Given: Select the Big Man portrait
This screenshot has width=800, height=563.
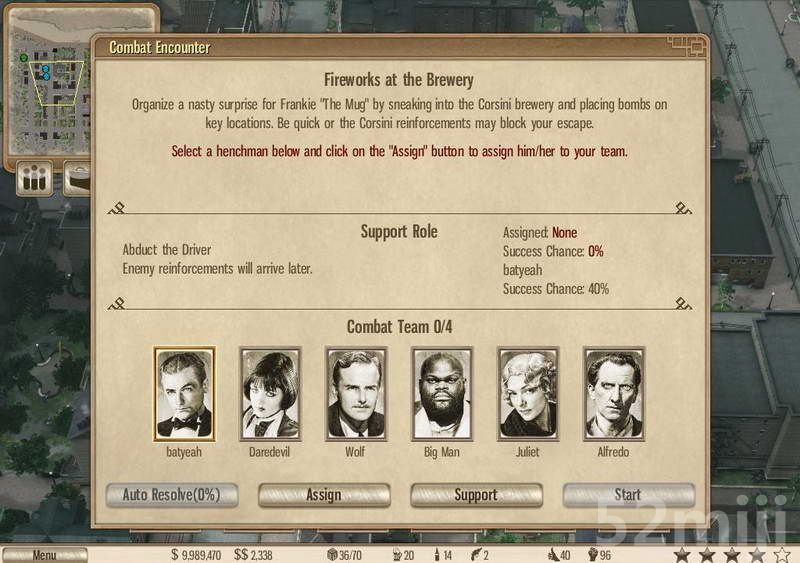Looking at the screenshot, I should [x=442, y=394].
